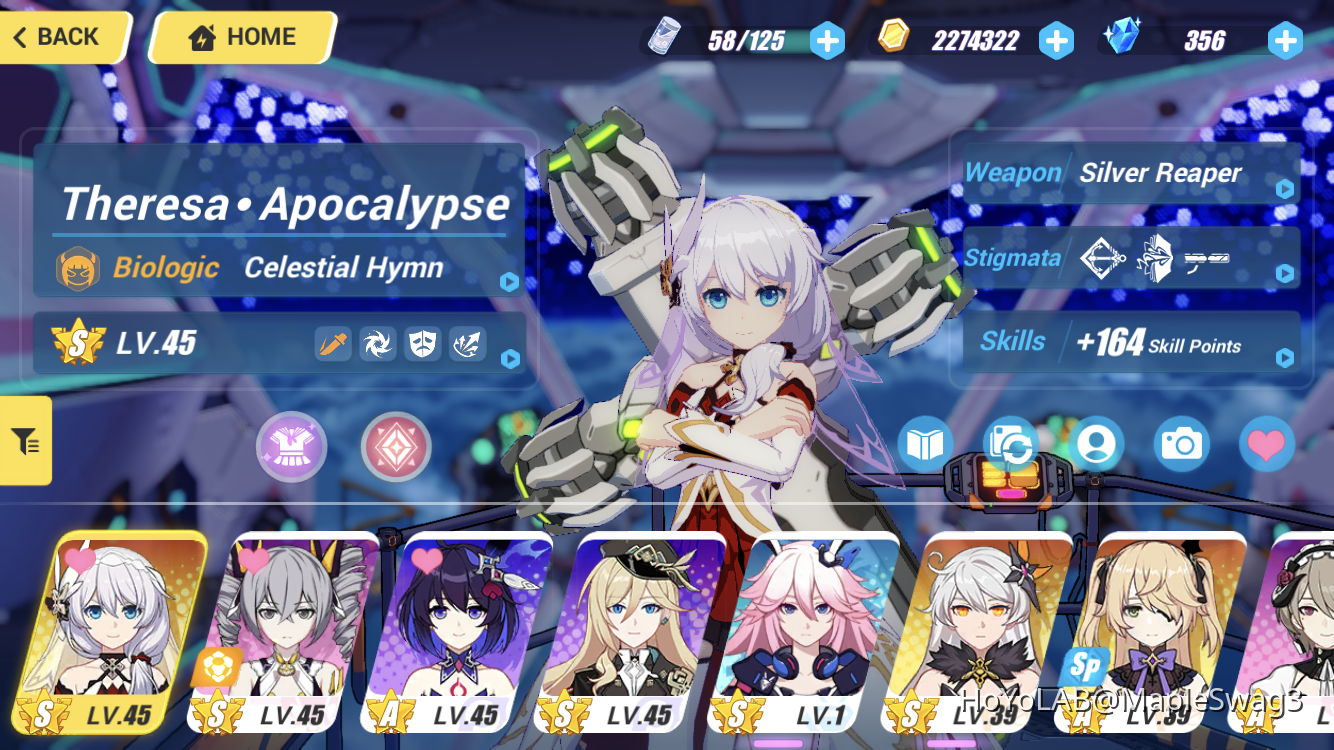This screenshot has height=750, width=1334.
Task: Open the Valkyrie profile icon
Action: 1096,445
